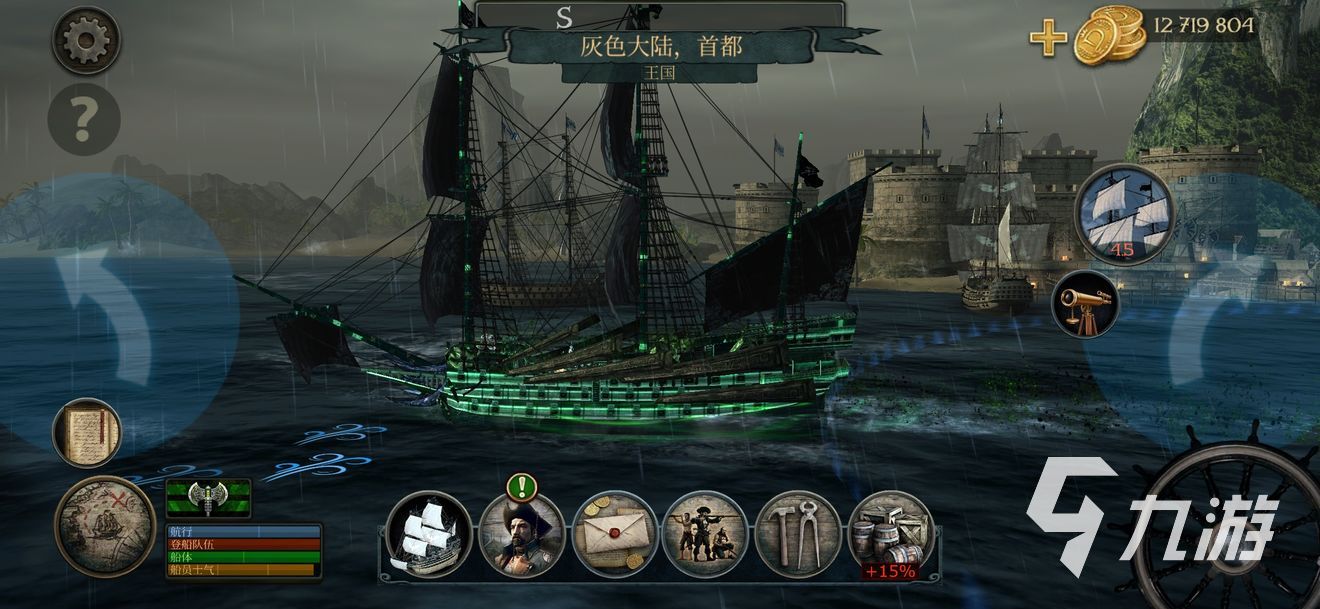The height and width of the screenshot is (609, 1320).
Task: Open the gear settings menu
Action: tap(86, 41)
